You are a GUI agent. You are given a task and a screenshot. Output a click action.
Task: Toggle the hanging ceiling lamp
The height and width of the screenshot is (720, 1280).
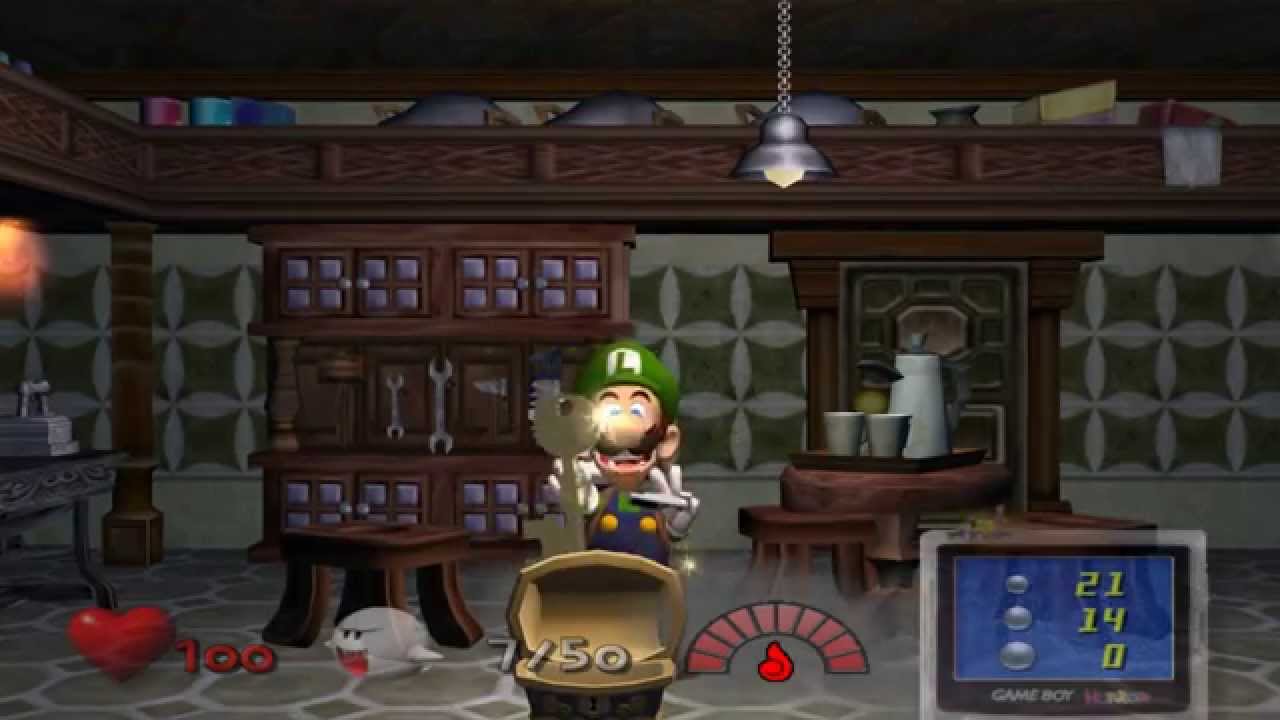click(x=785, y=145)
